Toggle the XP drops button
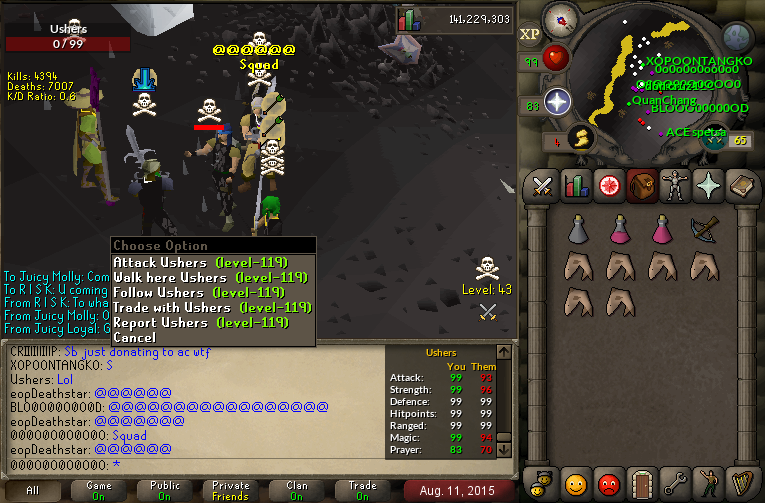765x503 pixels. (530, 33)
